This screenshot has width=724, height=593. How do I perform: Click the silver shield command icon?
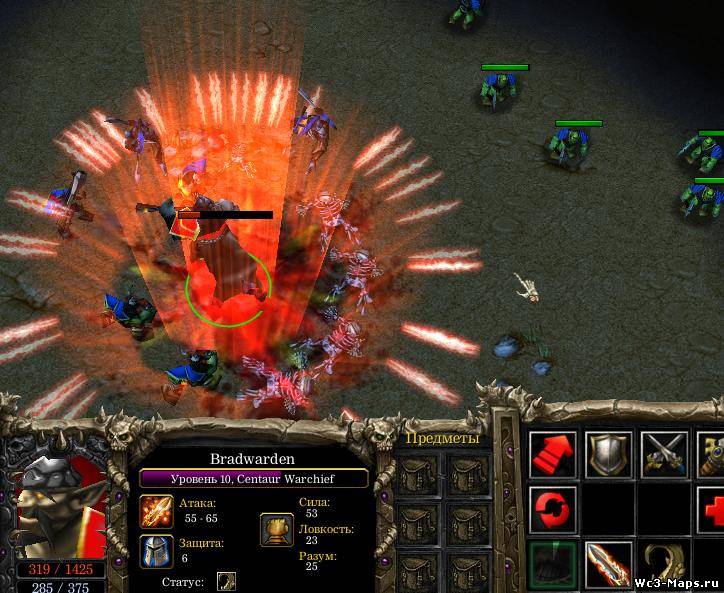[x=608, y=456]
